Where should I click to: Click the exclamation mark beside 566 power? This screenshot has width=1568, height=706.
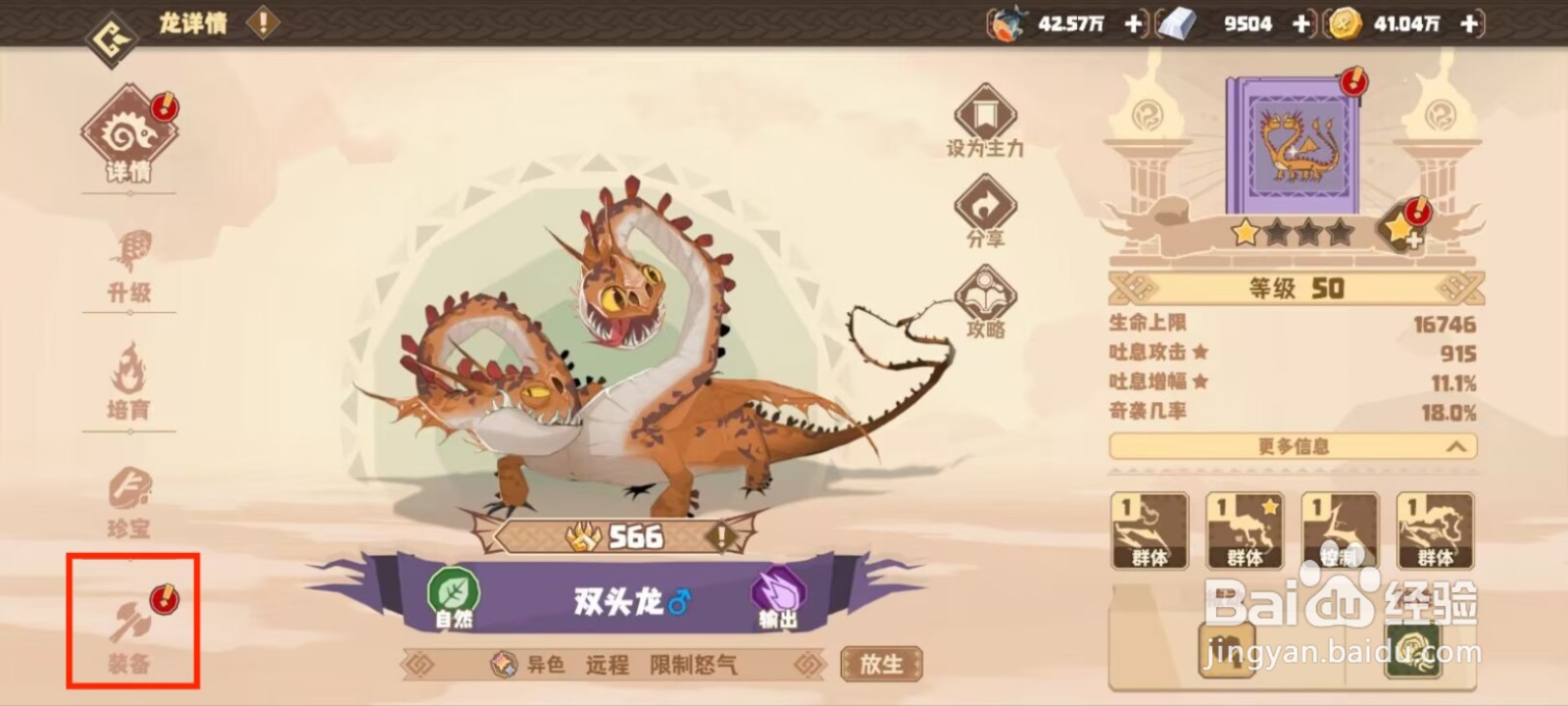720,535
